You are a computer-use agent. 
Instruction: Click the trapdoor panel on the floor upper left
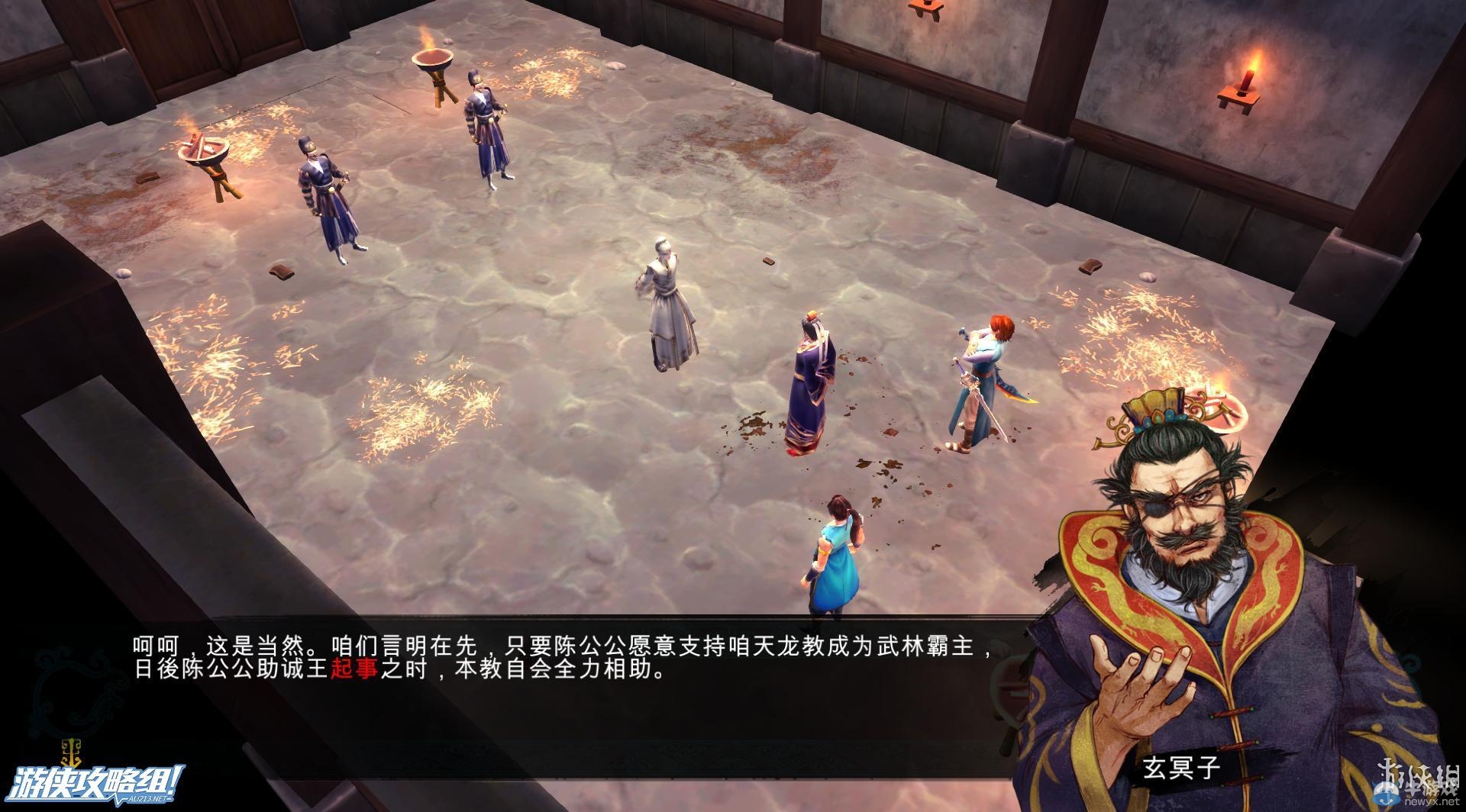pos(359,84)
